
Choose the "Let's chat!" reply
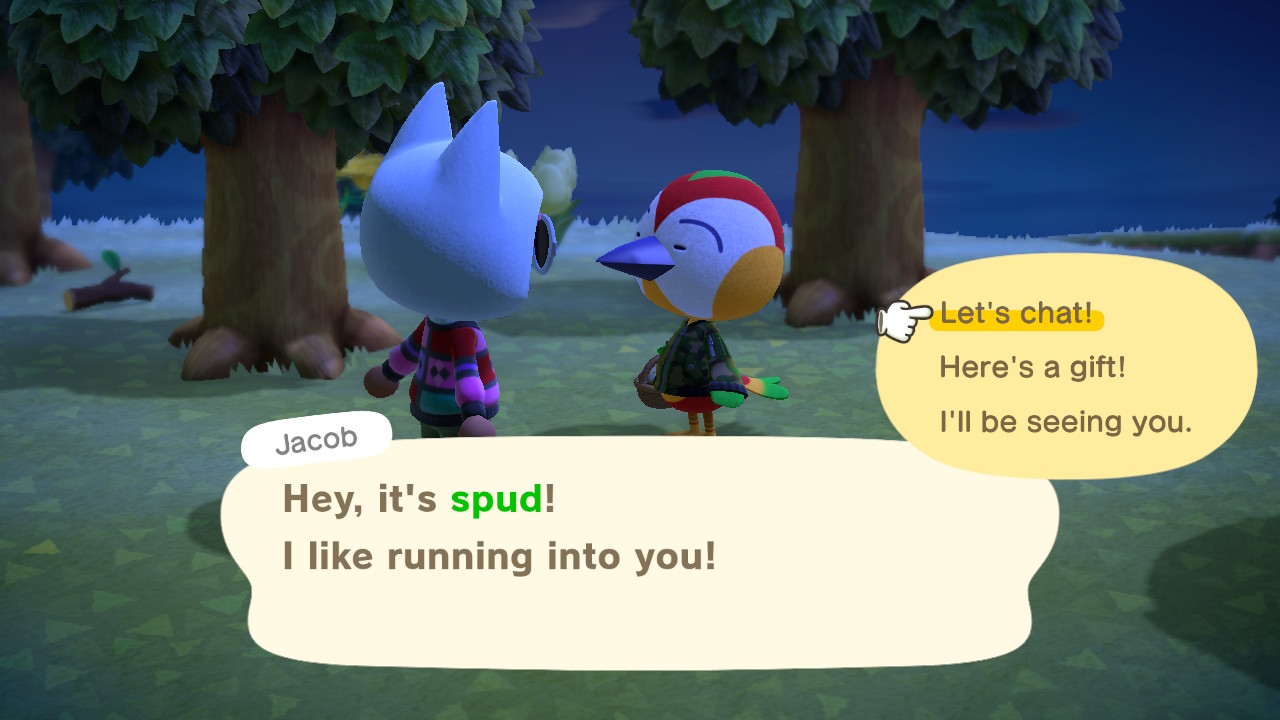point(1016,314)
